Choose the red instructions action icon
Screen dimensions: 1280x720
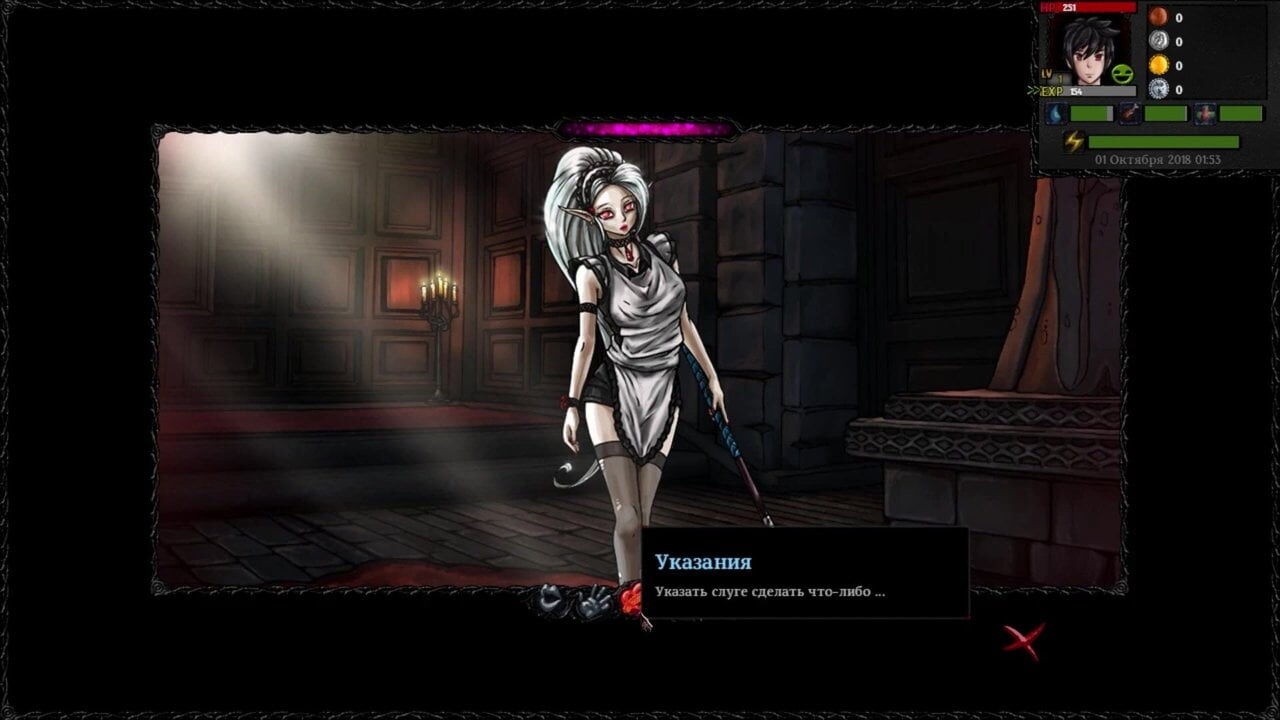[x=629, y=599]
